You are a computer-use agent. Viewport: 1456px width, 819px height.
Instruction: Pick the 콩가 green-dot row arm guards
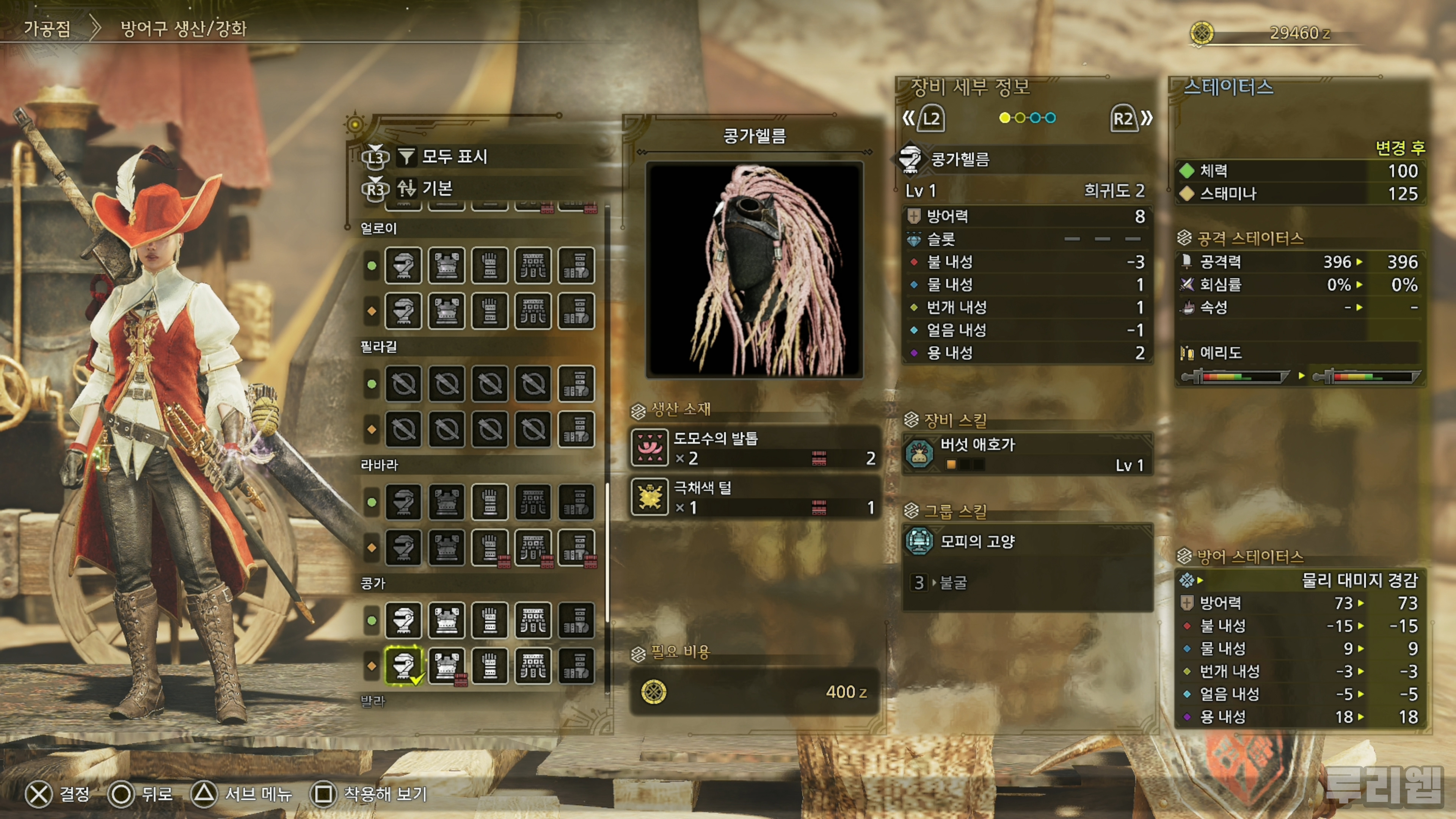[x=490, y=620]
